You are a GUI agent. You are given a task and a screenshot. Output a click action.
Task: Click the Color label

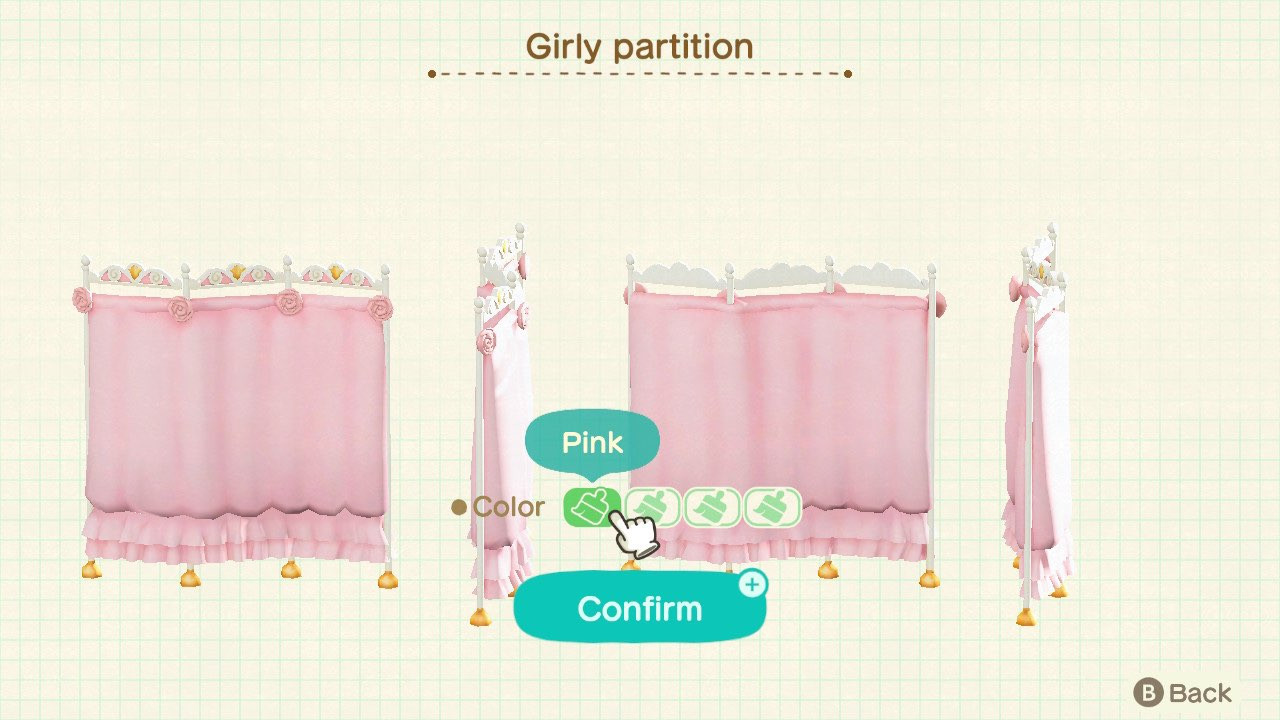click(510, 507)
